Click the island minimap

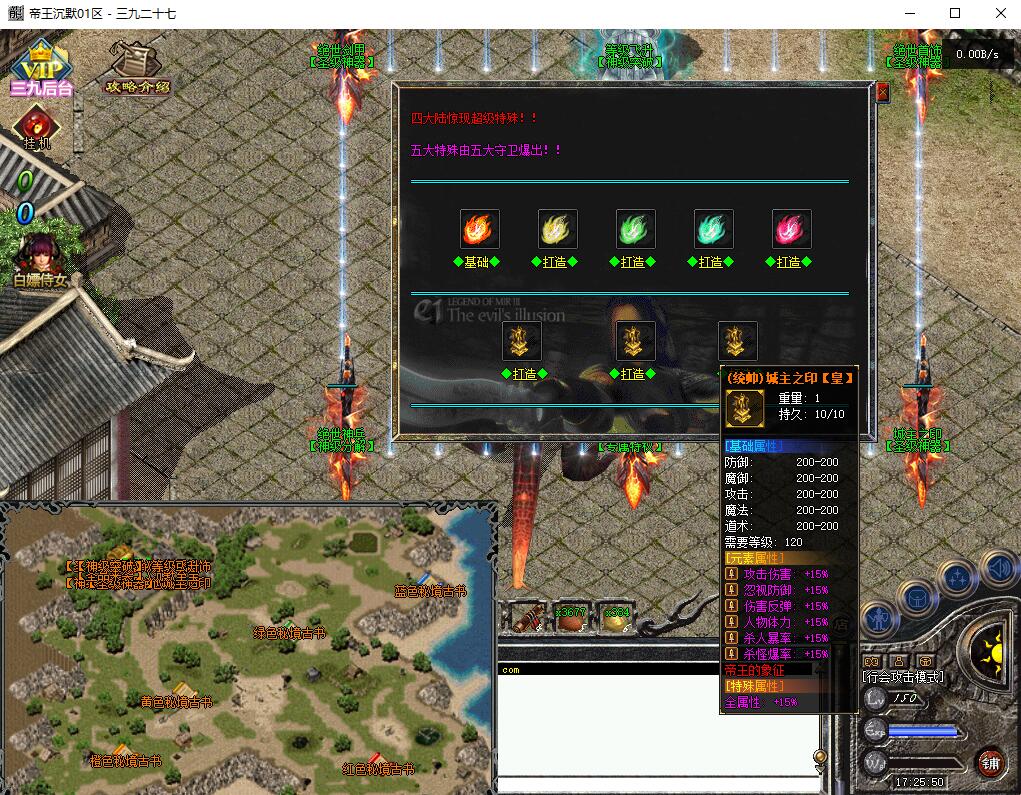click(250, 650)
